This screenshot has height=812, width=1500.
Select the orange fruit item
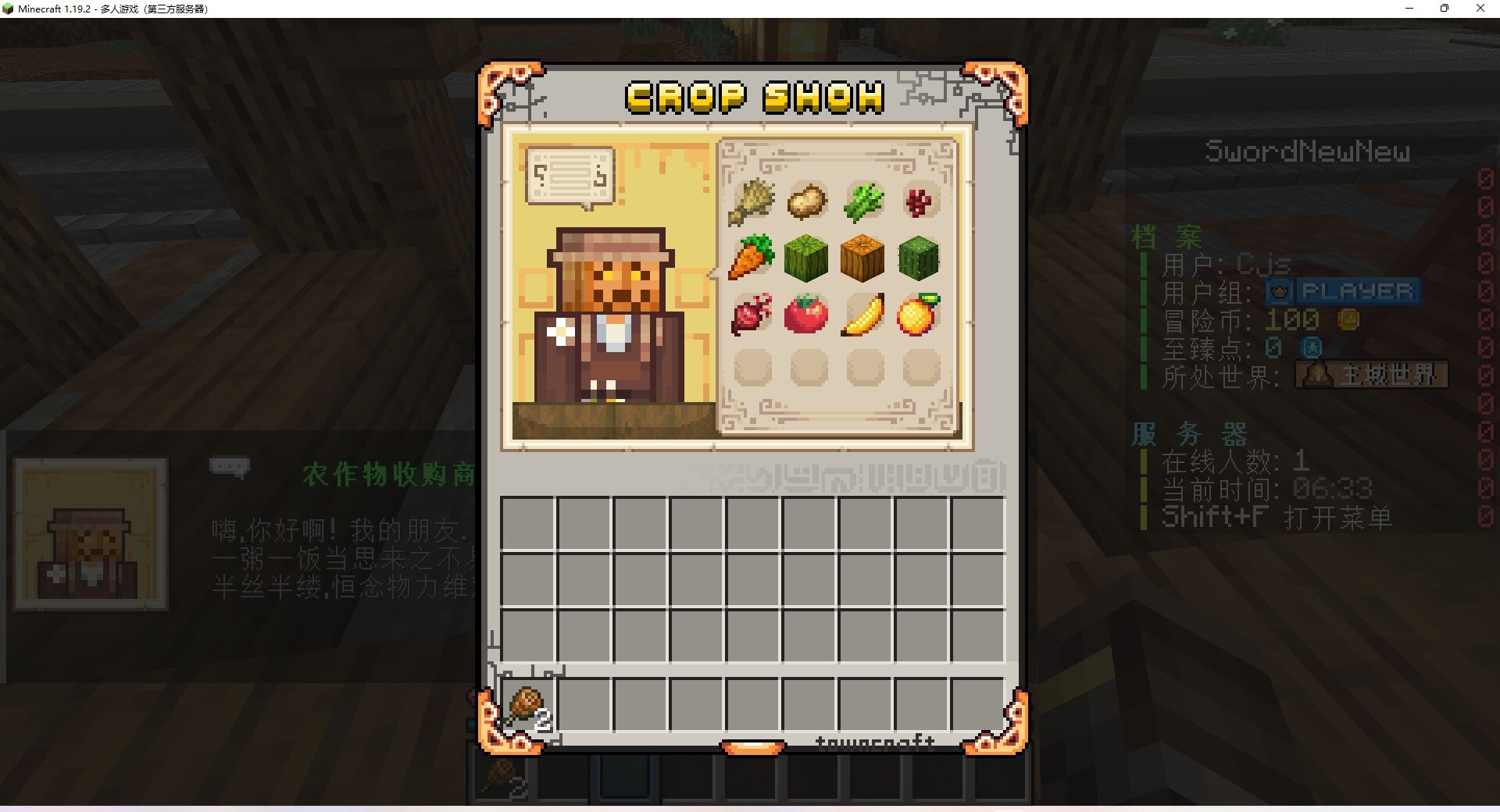coord(919,314)
